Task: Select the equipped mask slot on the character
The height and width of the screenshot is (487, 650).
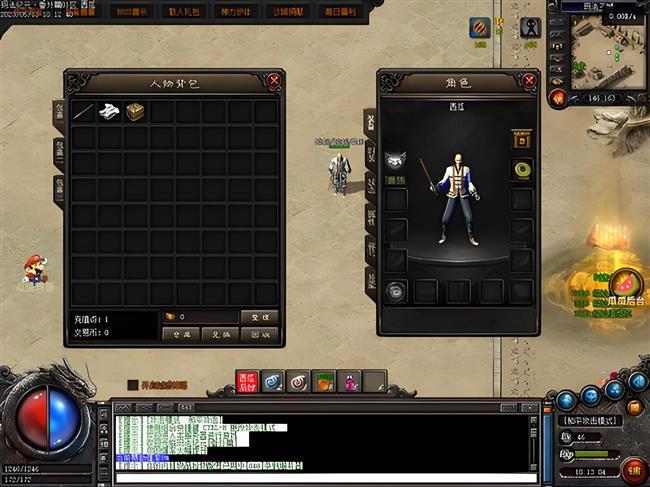Action: (x=395, y=160)
